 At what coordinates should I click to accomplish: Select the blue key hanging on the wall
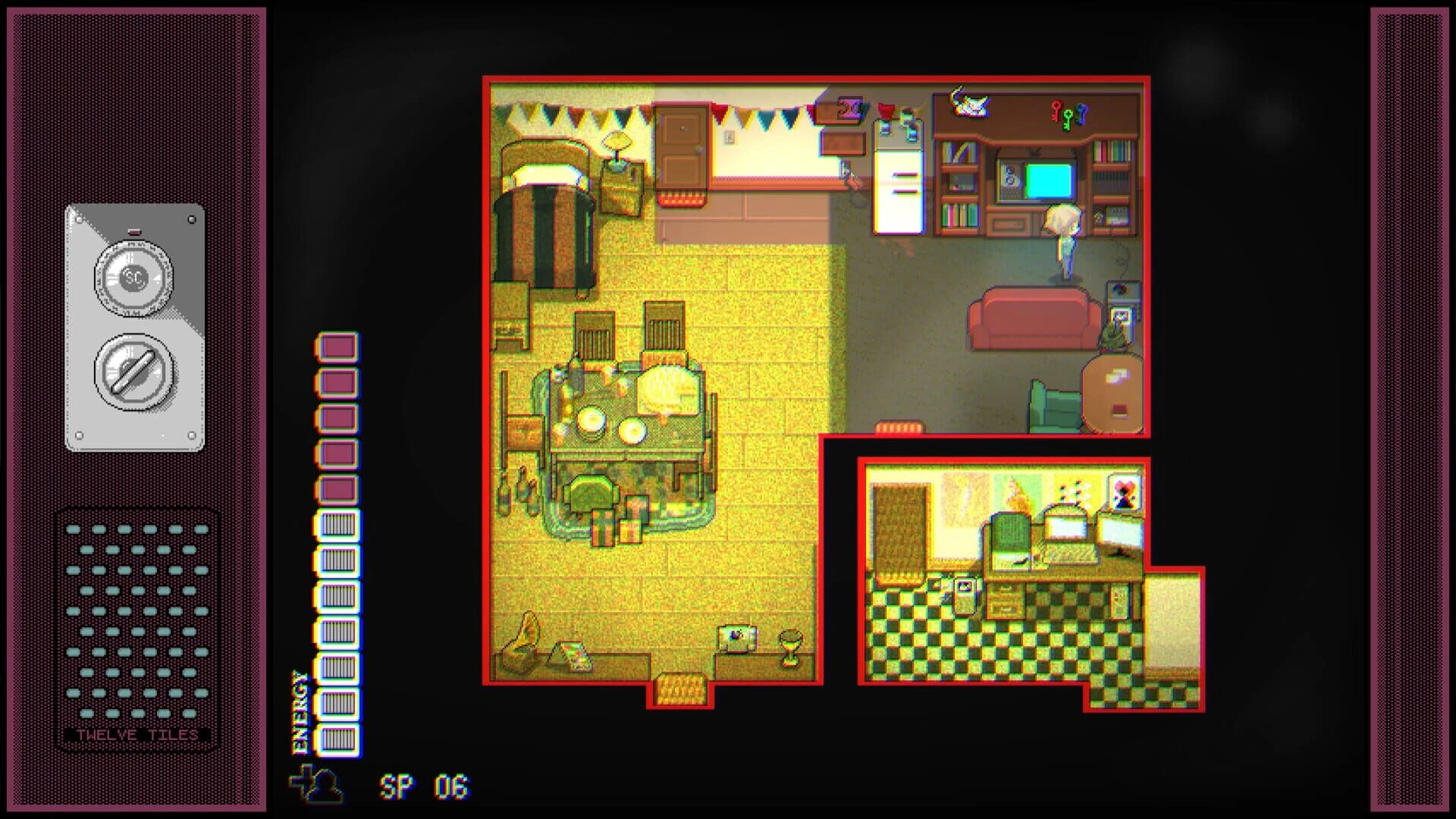[x=1082, y=112]
